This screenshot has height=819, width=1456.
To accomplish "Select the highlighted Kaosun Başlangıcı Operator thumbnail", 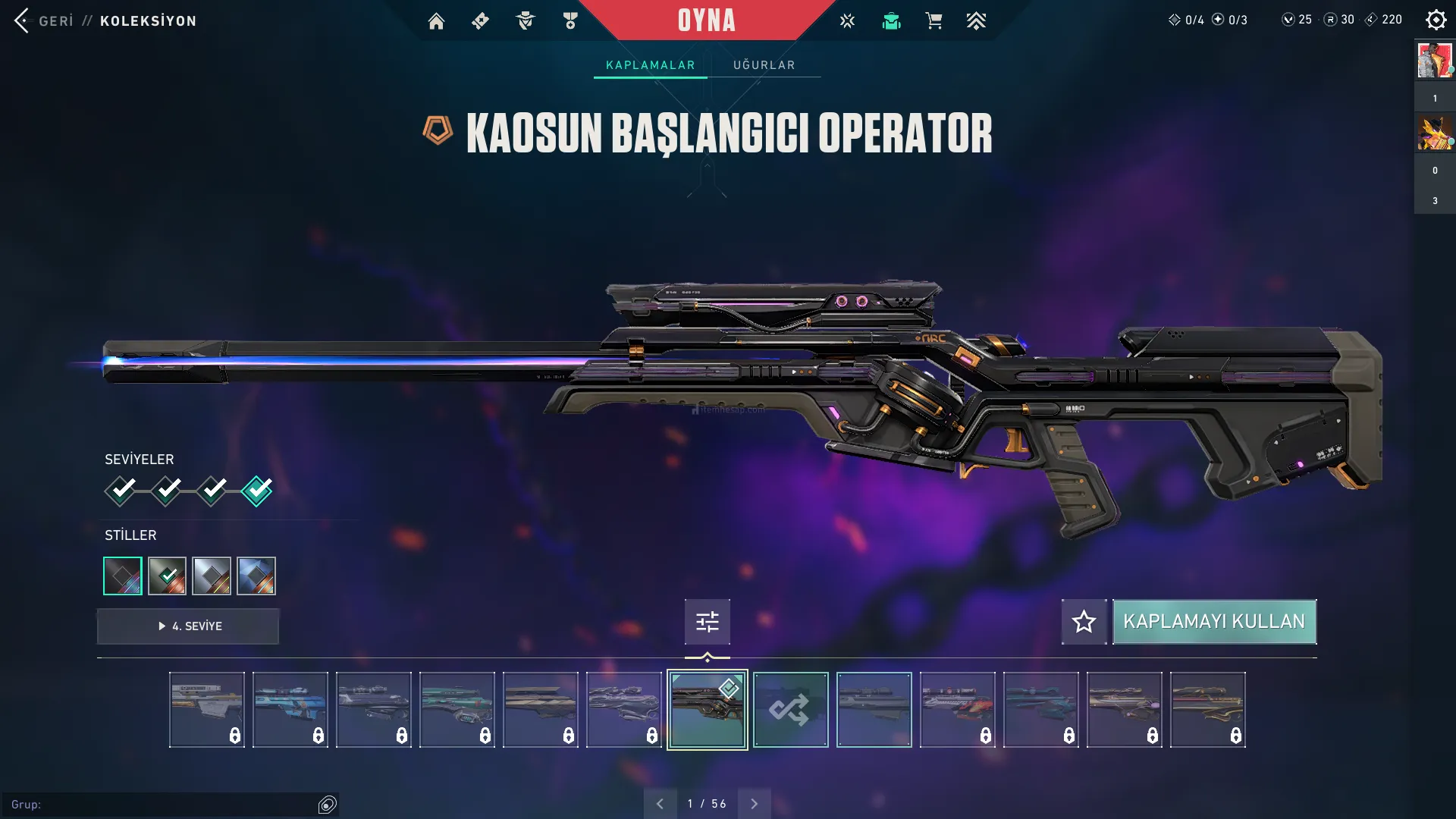I will [707, 710].
